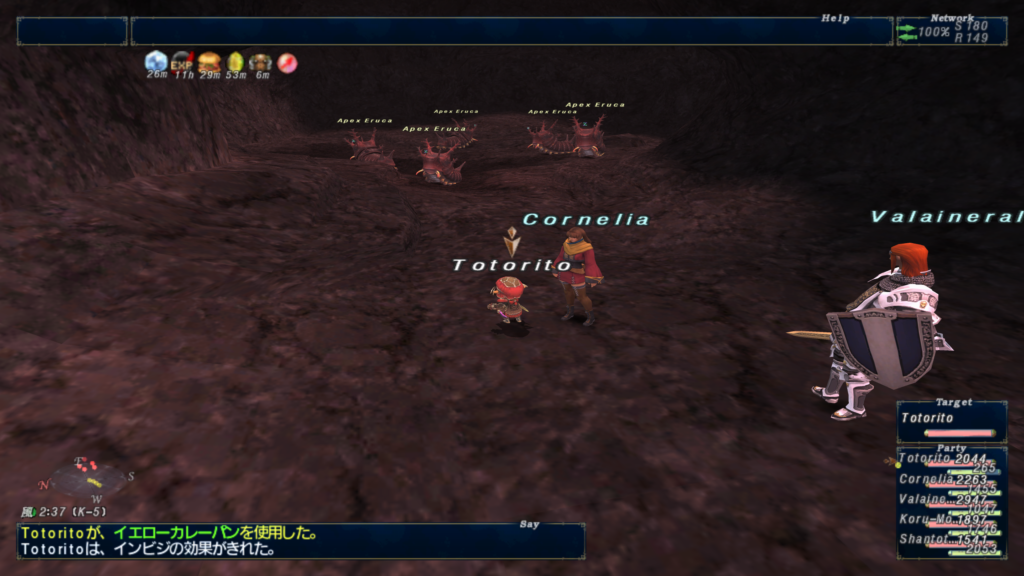Click the brown mask status icon
The height and width of the screenshot is (576, 1024).
coord(261,61)
